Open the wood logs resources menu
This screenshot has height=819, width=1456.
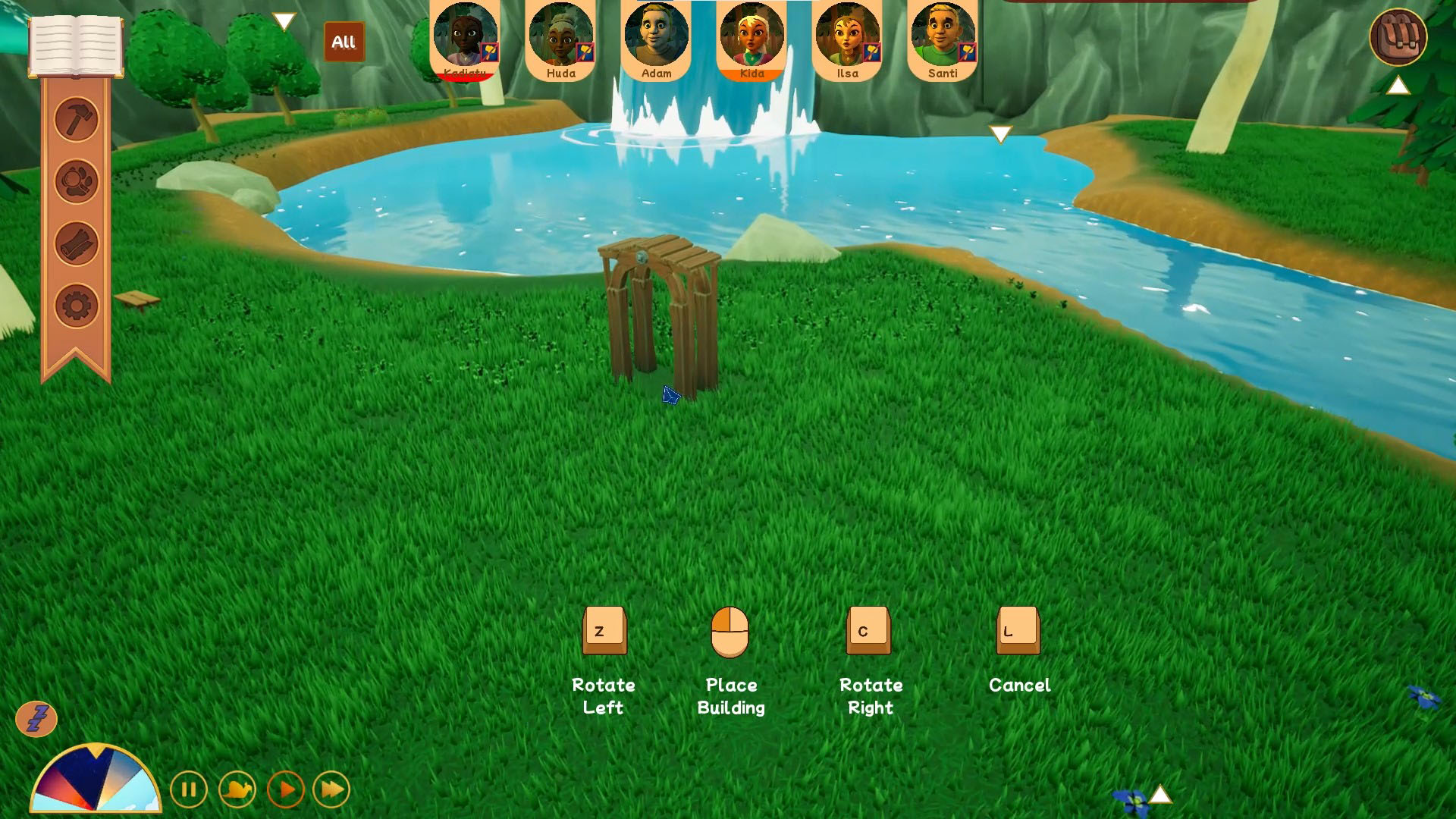click(77, 244)
